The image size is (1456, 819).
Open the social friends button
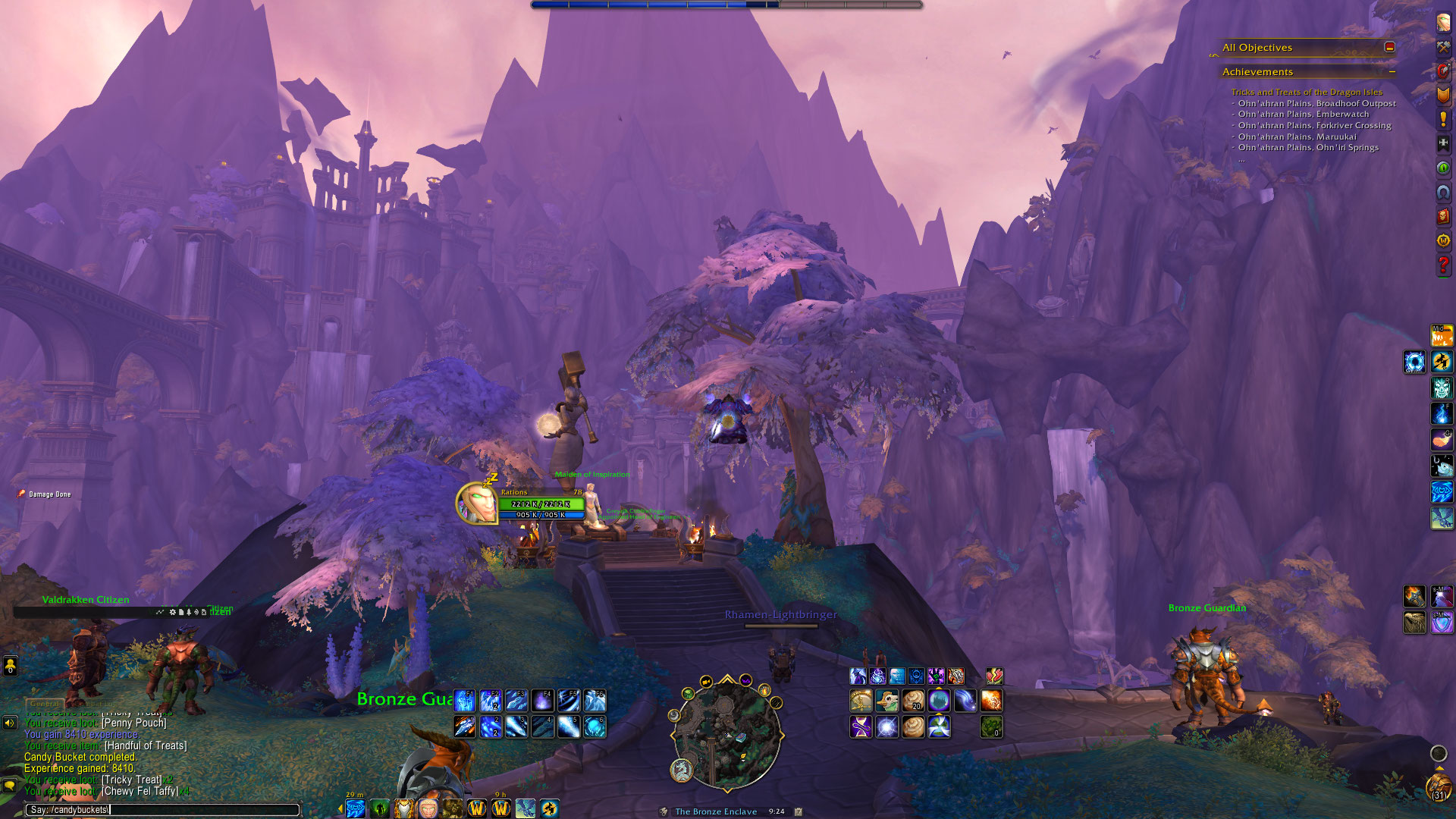click(10, 667)
